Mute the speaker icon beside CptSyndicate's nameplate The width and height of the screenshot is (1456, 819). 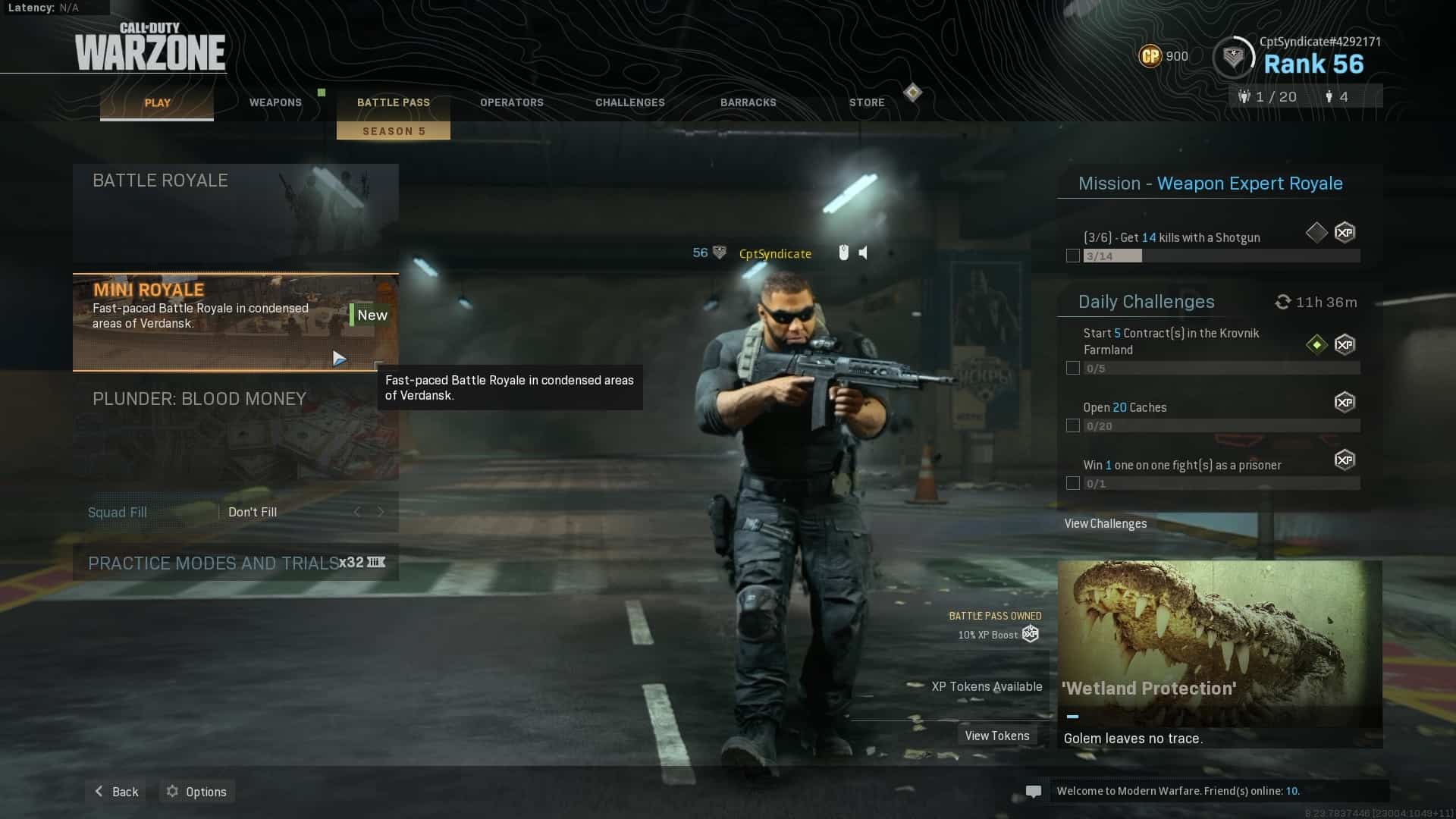point(862,253)
